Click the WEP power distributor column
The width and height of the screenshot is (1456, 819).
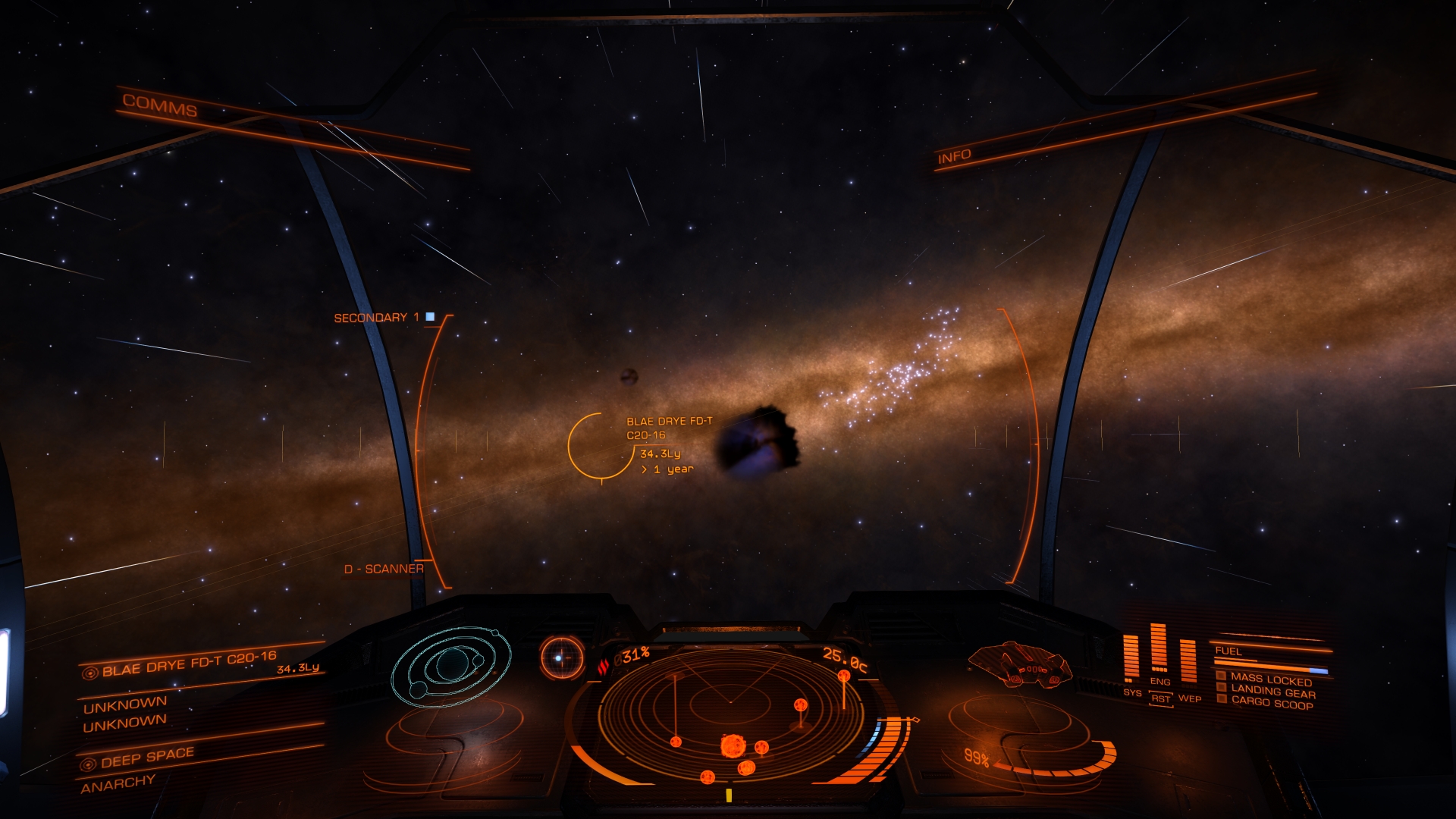[x=1188, y=660]
